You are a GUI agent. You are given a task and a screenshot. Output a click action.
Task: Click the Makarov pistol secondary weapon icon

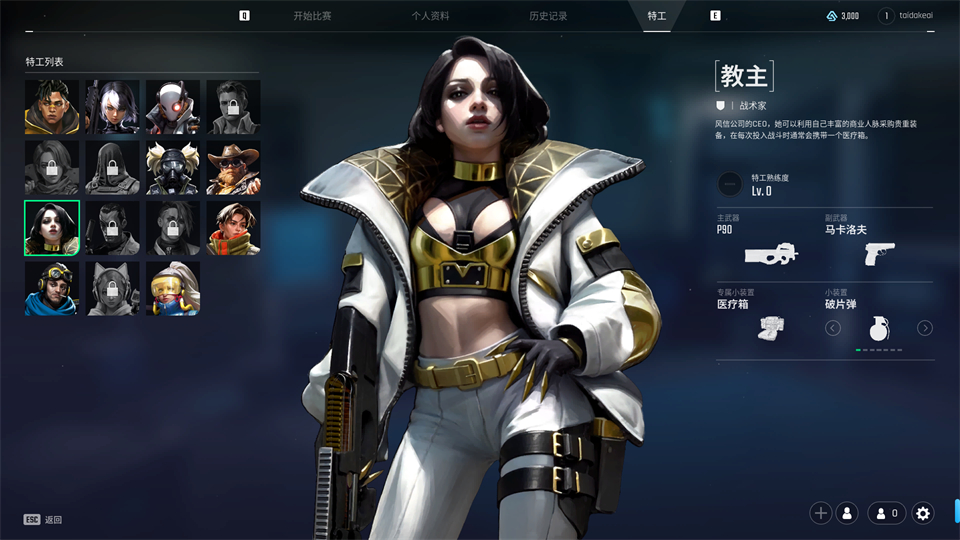(879, 253)
